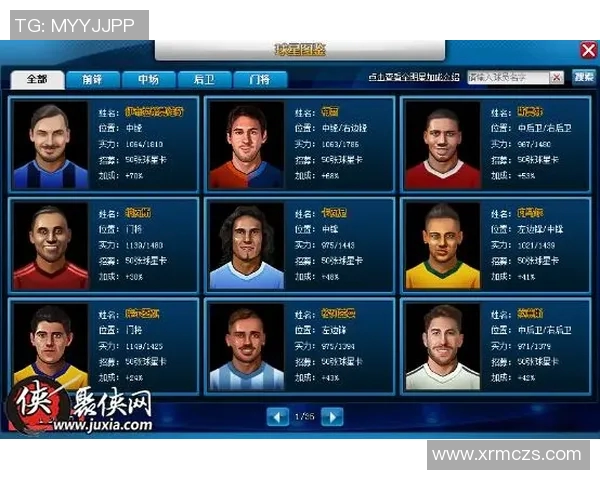600x480 pixels.
Task: Select the +41% bonus yellow-jersey player card
Action: click(x=495, y=246)
